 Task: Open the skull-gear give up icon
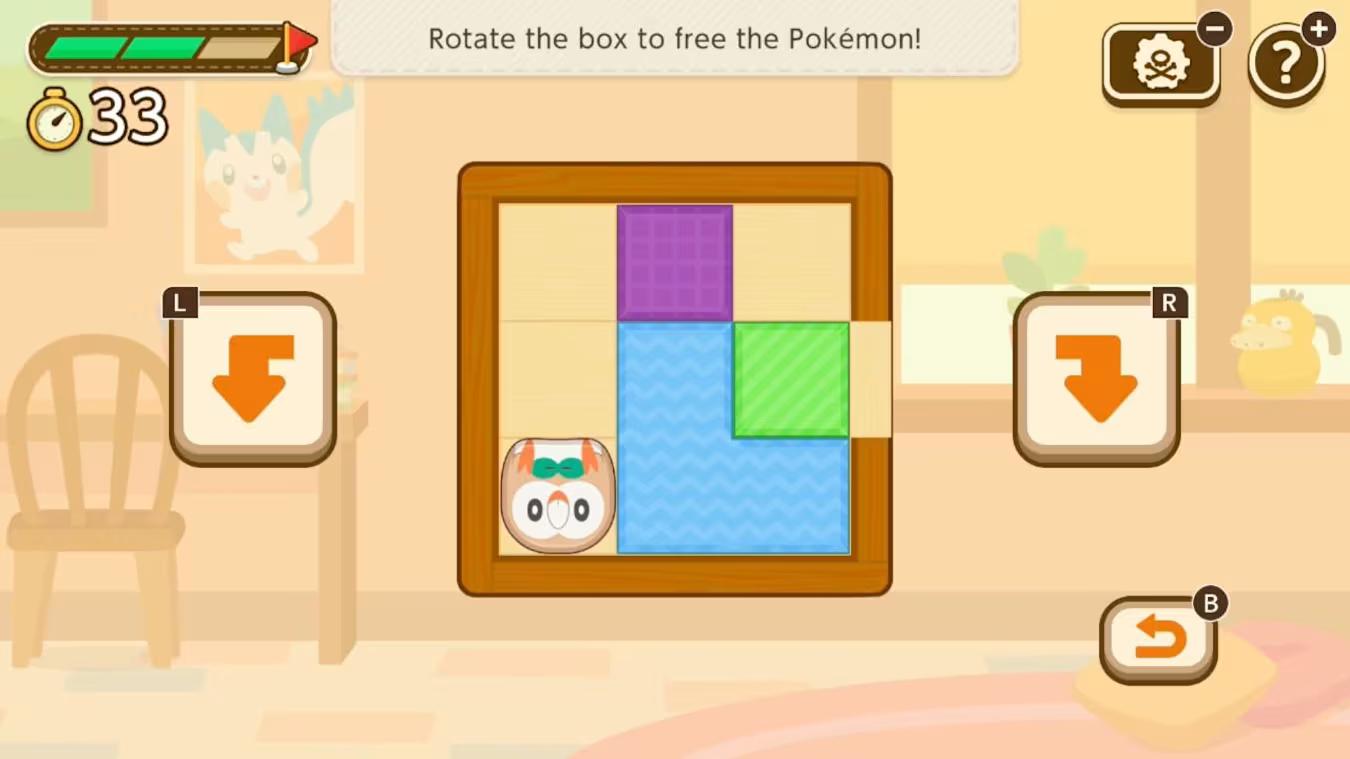[1161, 62]
